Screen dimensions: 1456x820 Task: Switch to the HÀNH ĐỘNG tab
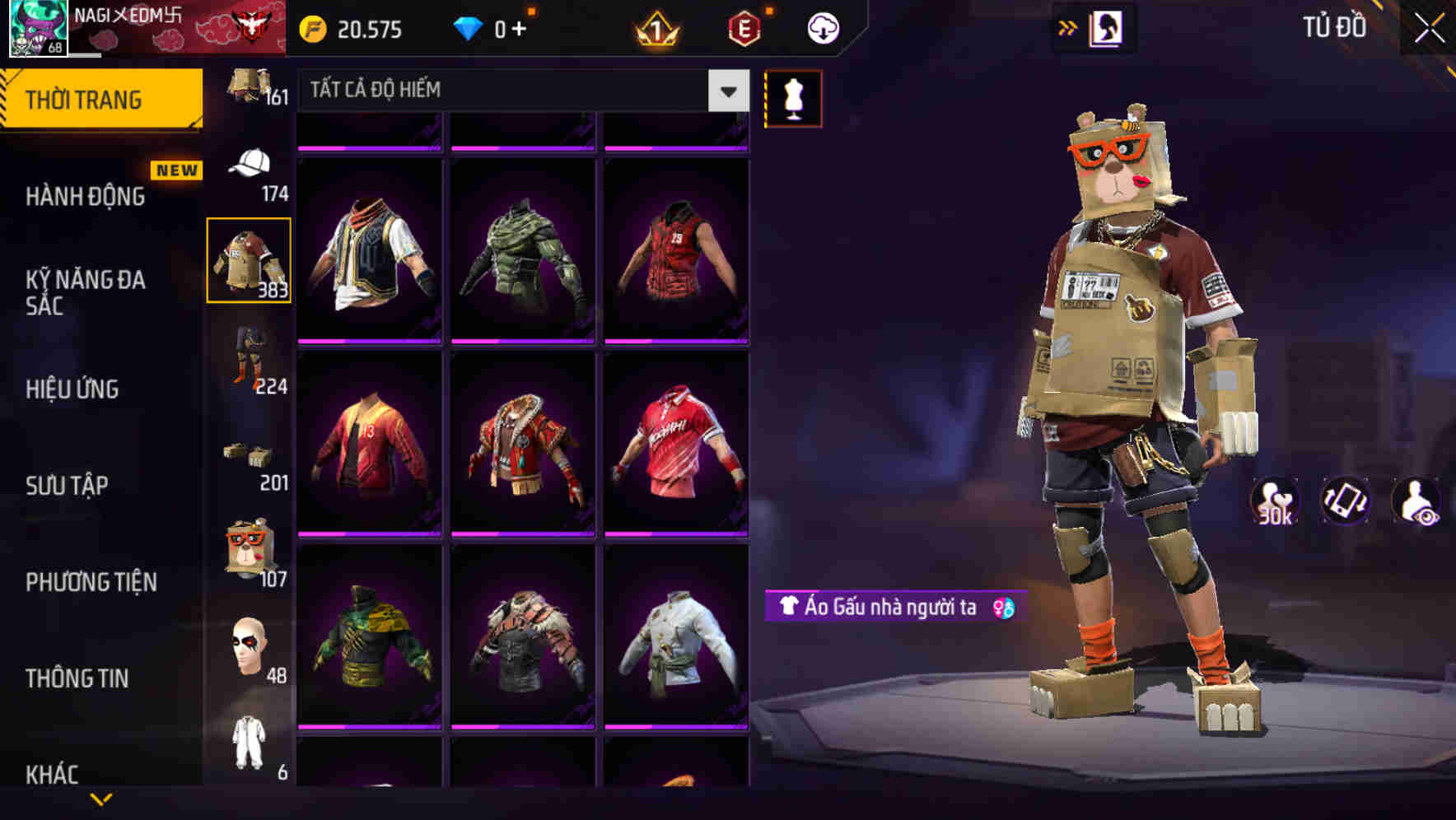[x=86, y=196]
